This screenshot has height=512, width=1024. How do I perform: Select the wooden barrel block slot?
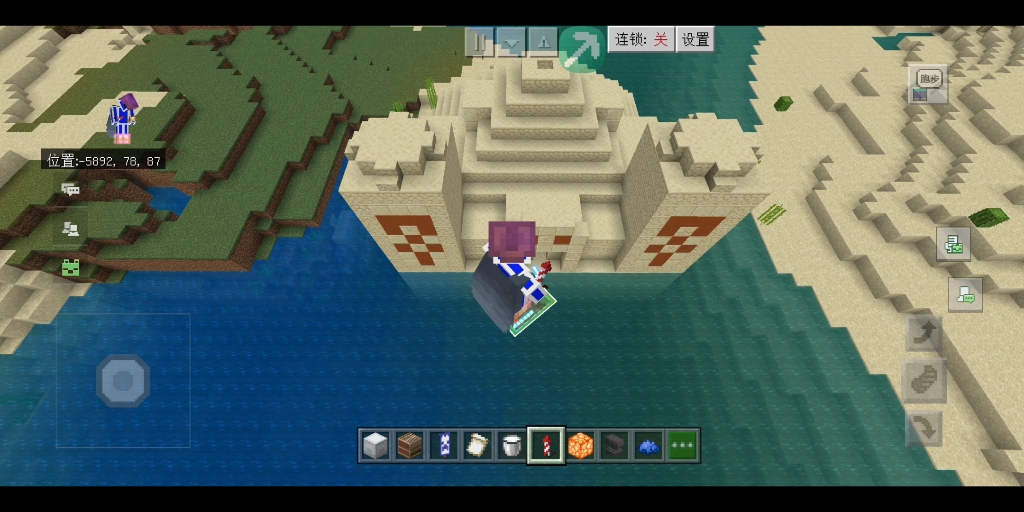tap(410, 445)
